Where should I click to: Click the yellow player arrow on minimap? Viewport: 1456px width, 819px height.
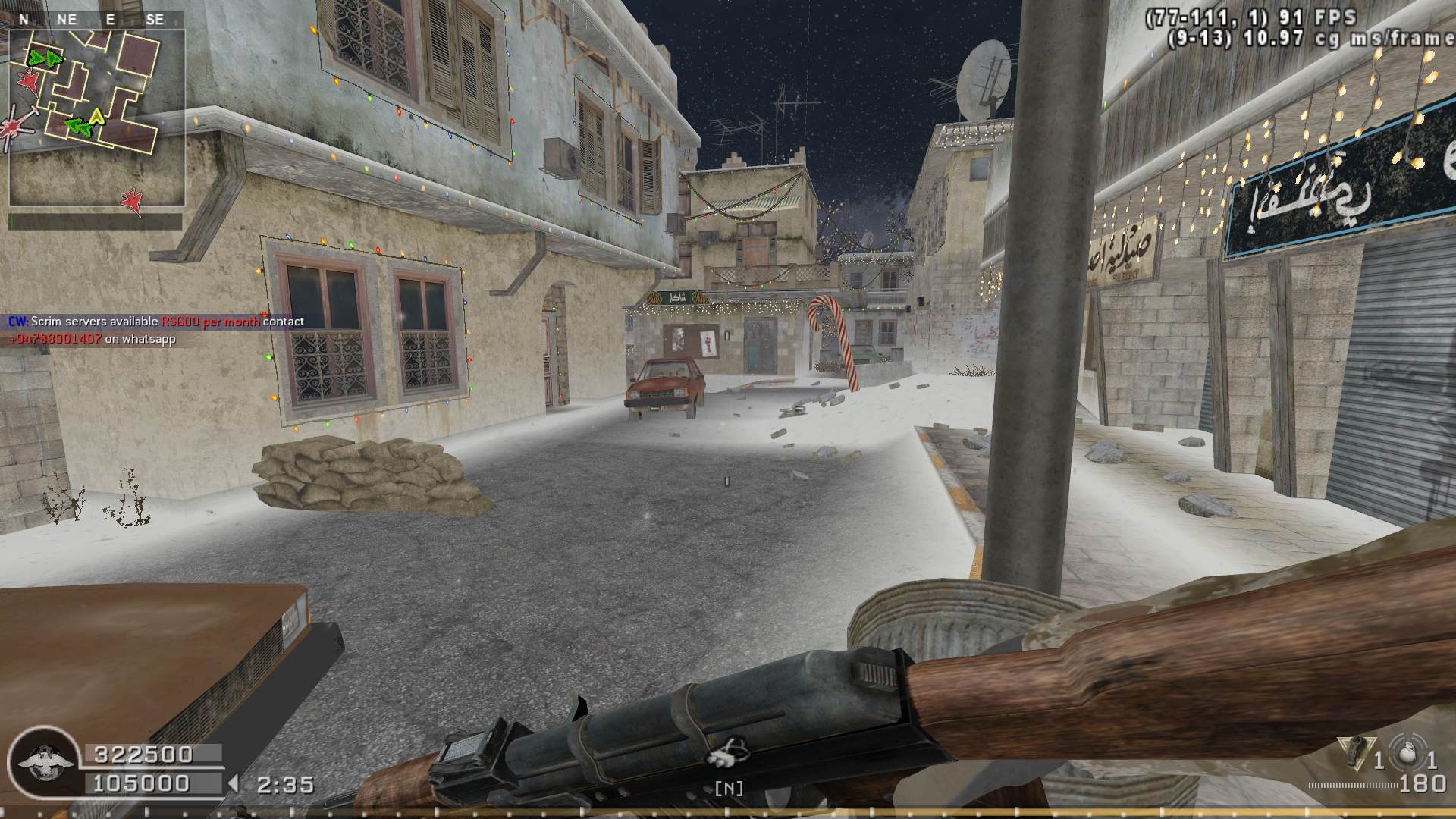point(97,116)
